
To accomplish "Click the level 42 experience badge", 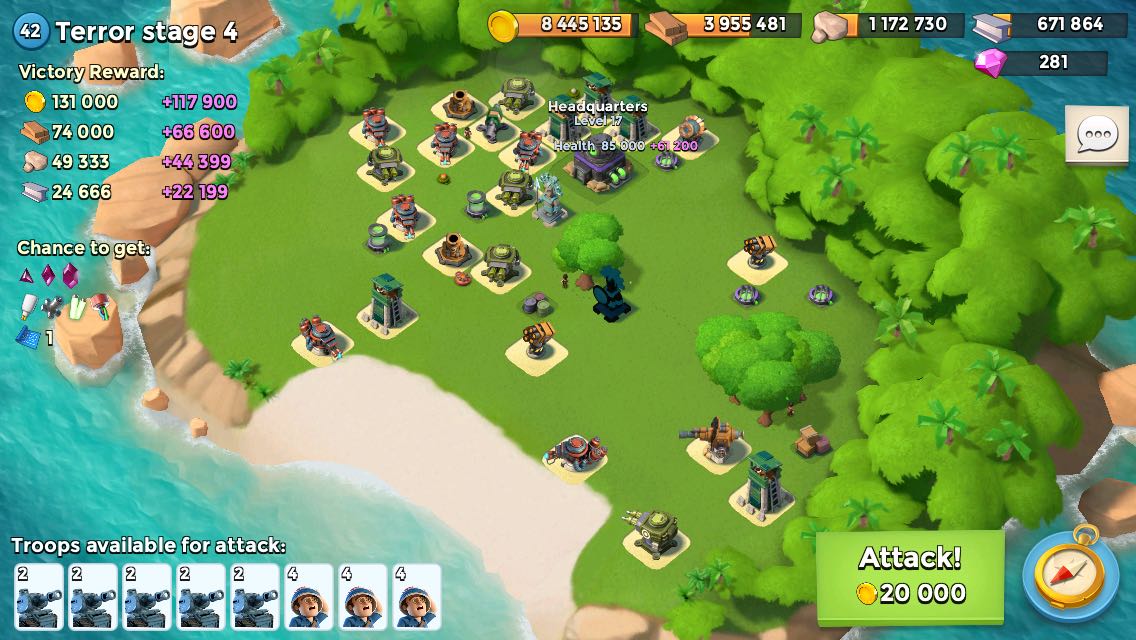I will click(x=30, y=31).
